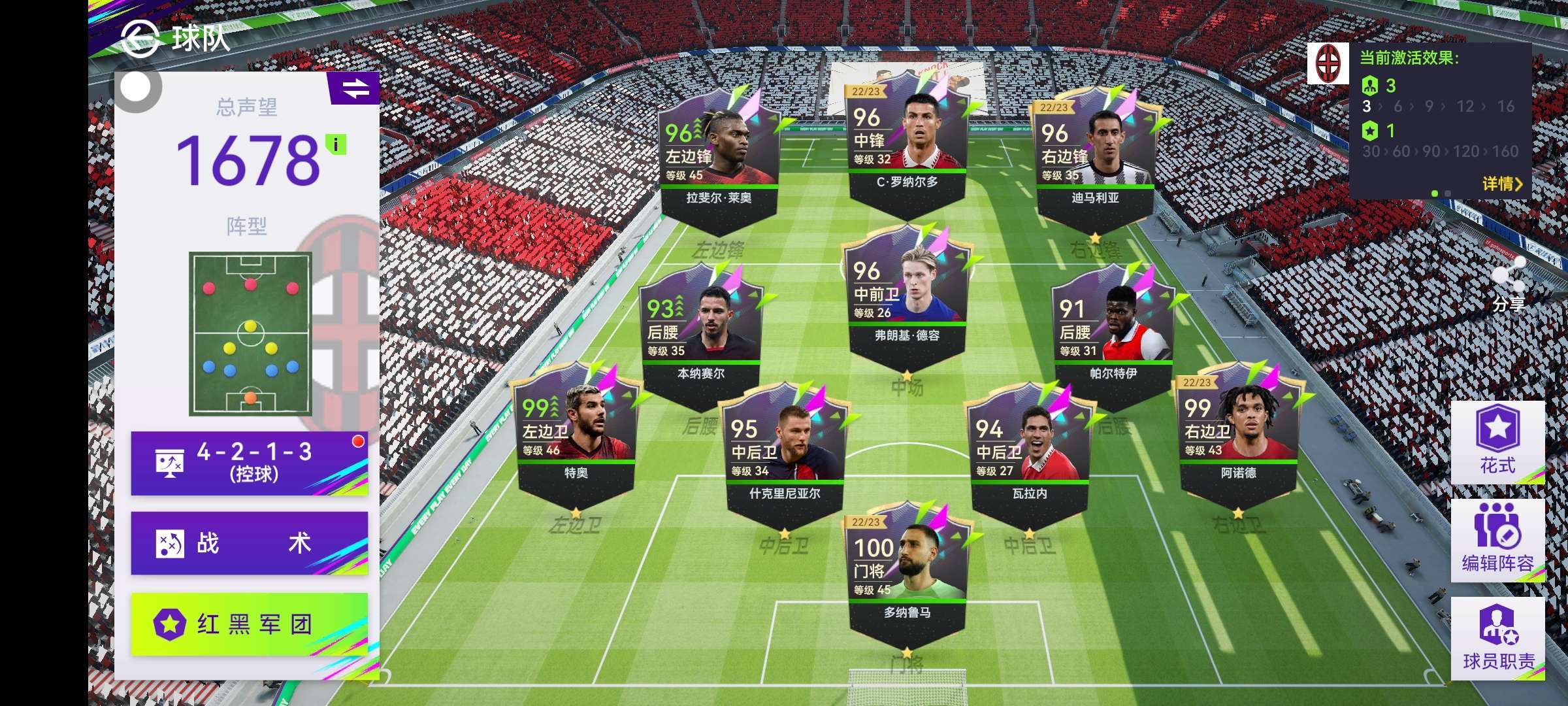Open 球员职责 player roles
This screenshot has height=706, width=1568.
(x=1497, y=637)
